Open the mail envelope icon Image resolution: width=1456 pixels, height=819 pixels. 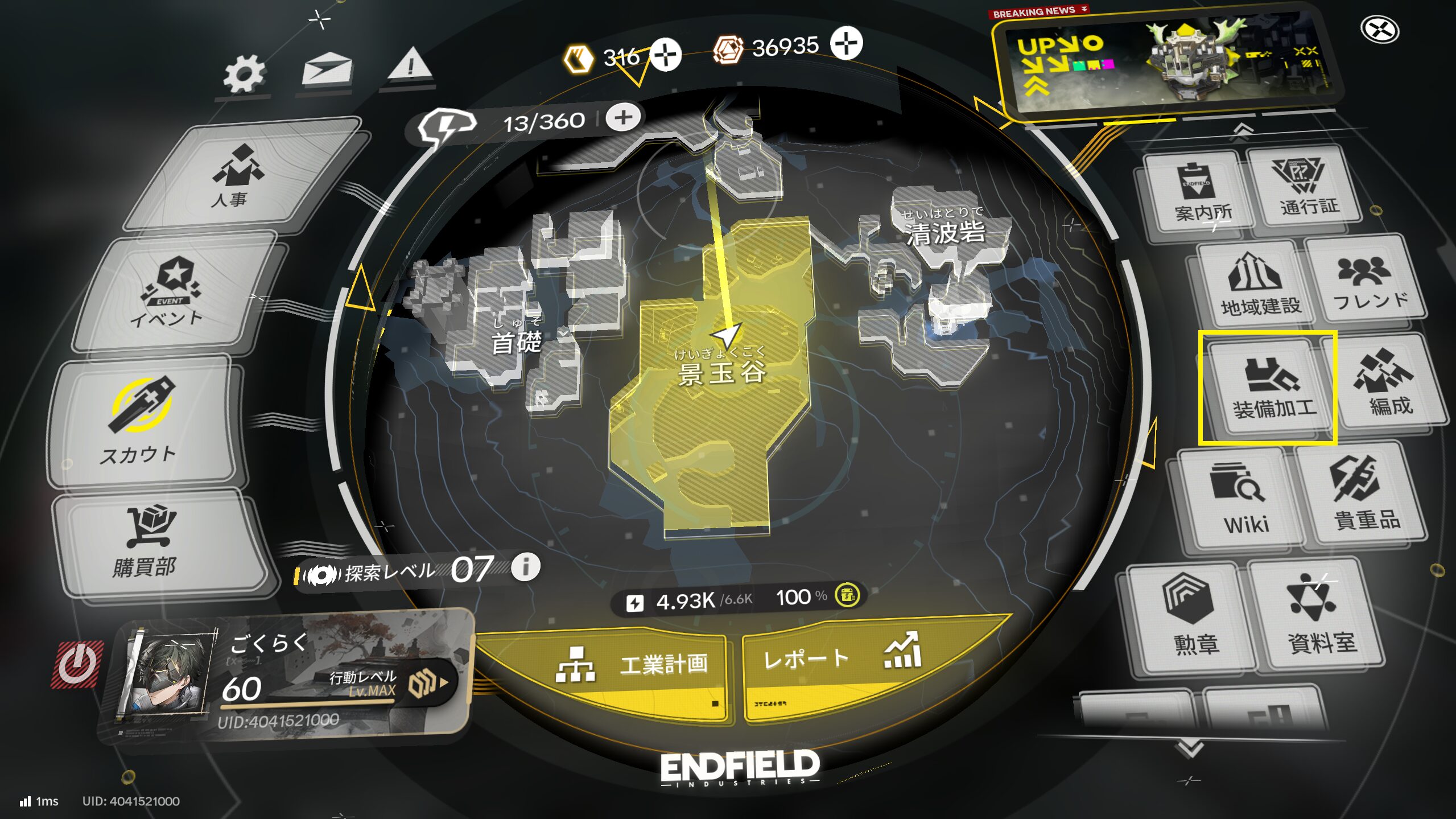pyautogui.click(x=327, y=71)
